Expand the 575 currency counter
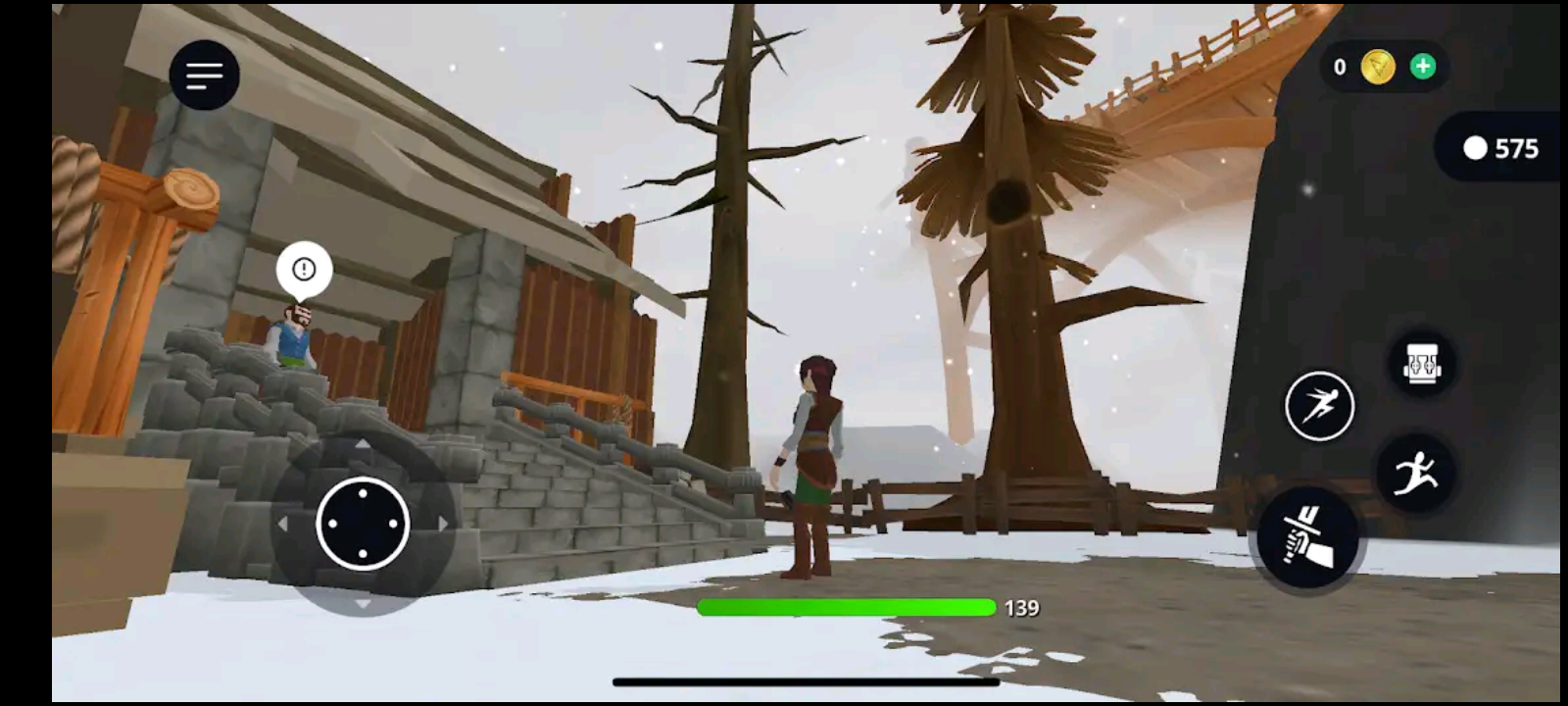 (x=1497, y=149)
